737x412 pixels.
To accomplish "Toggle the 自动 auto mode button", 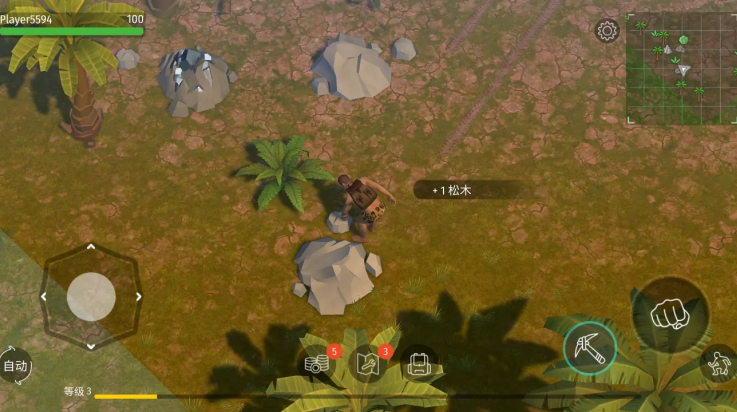I will (15, 366).
